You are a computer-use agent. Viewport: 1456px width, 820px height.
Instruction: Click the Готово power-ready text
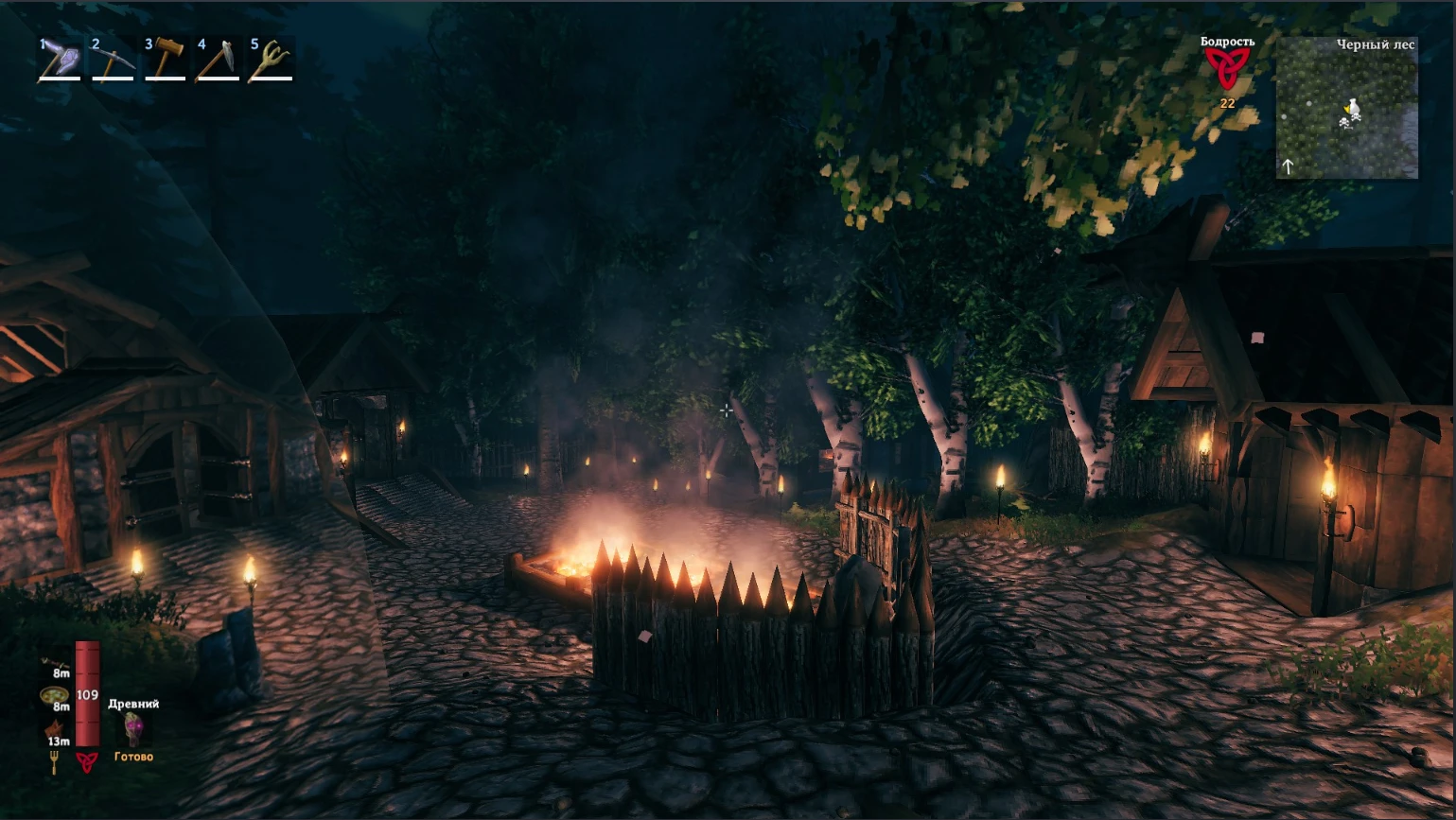point(133,757)
